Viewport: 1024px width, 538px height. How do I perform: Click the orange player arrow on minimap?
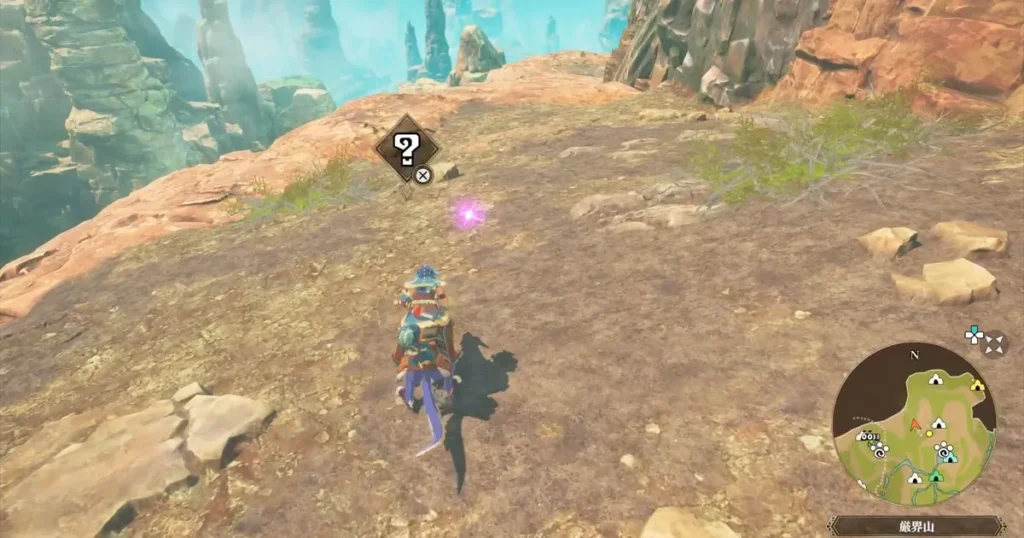point(915,424)
